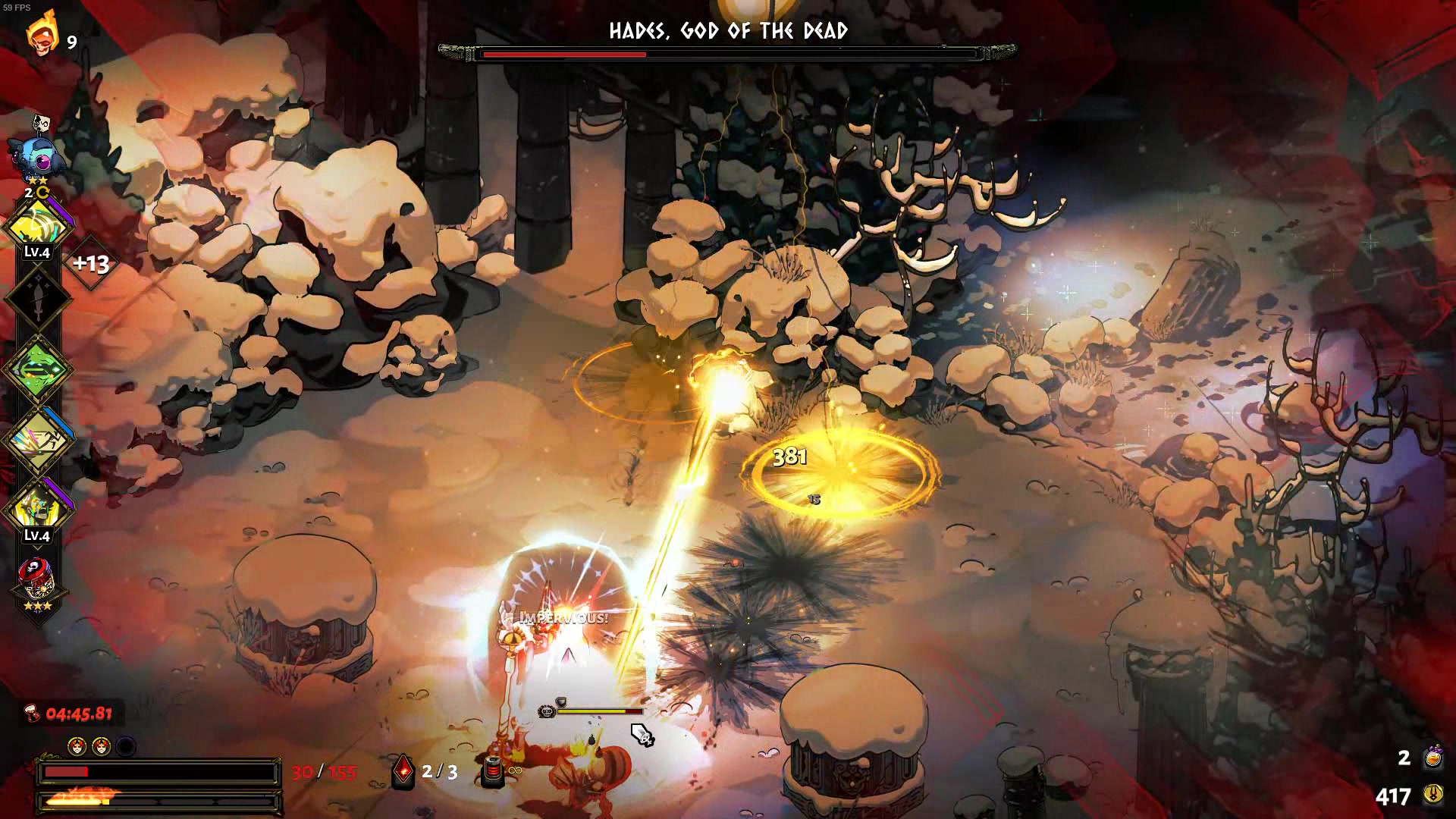Choose the green diamond boon icon
The width and height of the screenshot is (1456, 819).
pyautogui.click(x=38, y=369)
